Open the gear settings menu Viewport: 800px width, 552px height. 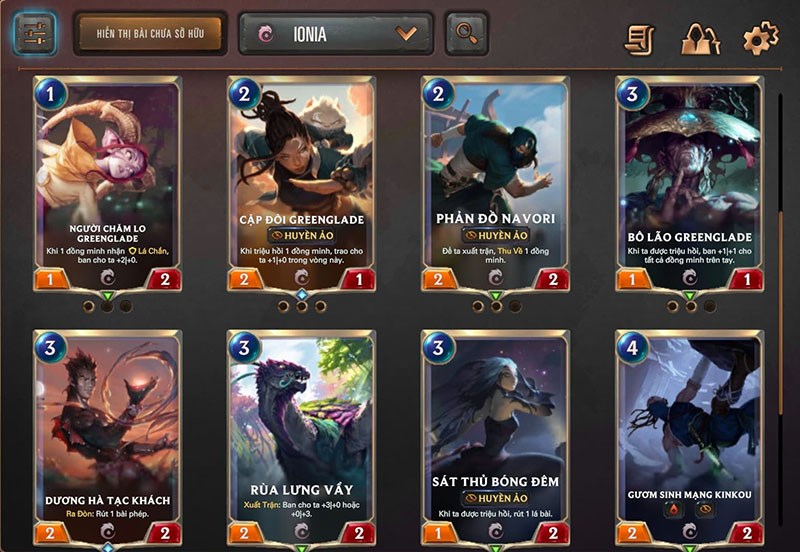coord(760,39)
